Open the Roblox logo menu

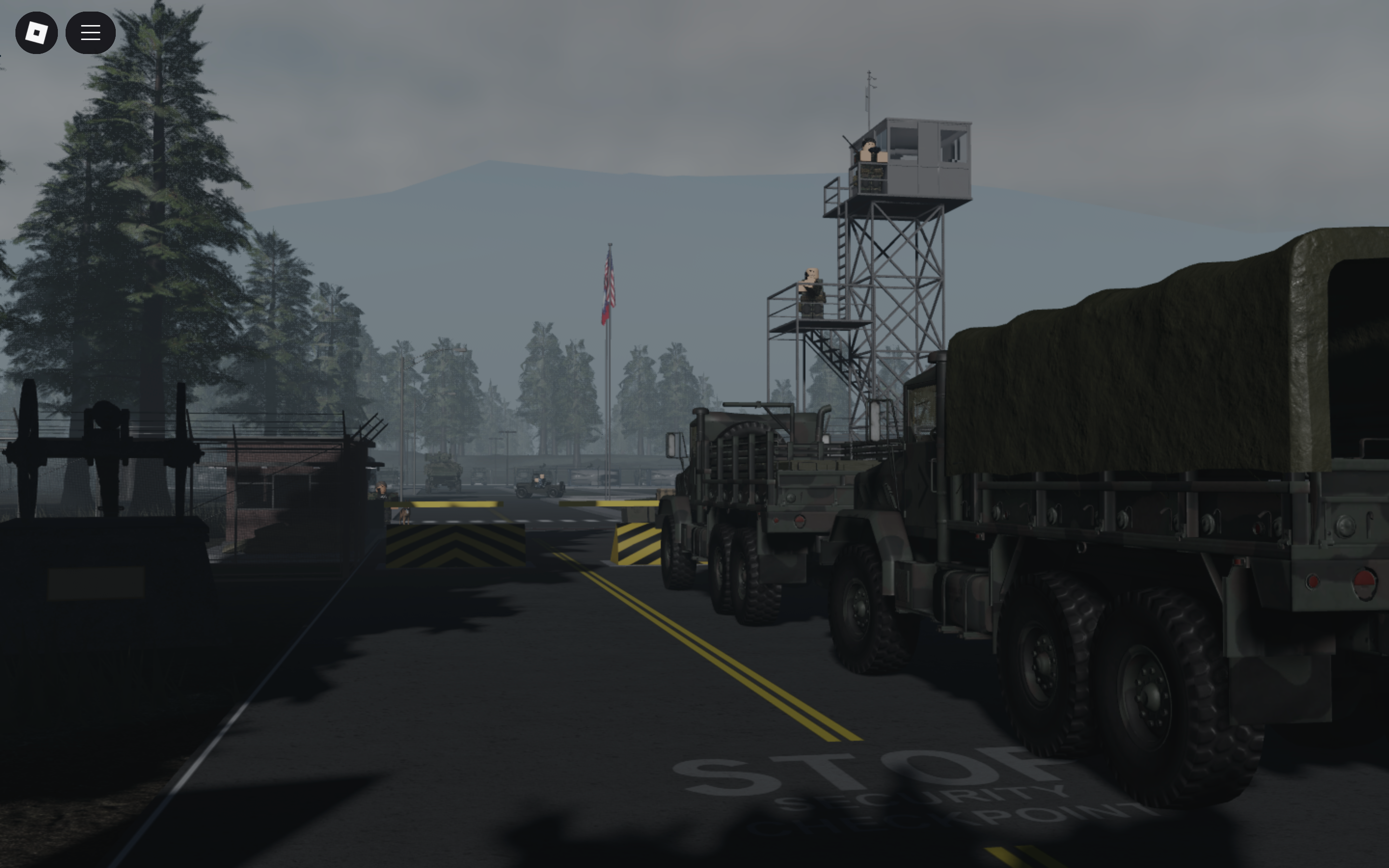click(36, 33)
